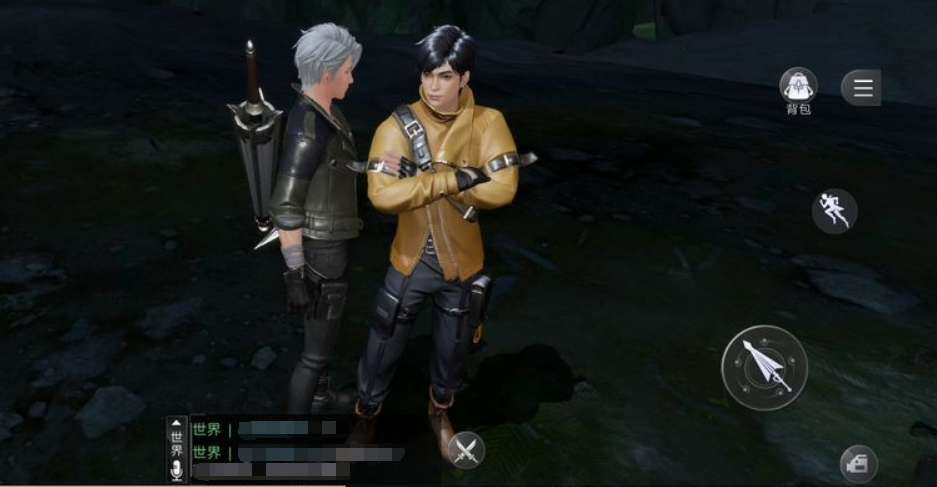The image size is (937, 487).
Task: Activate the umbrella weapon attack button
Action: click(x=765, y=367)
